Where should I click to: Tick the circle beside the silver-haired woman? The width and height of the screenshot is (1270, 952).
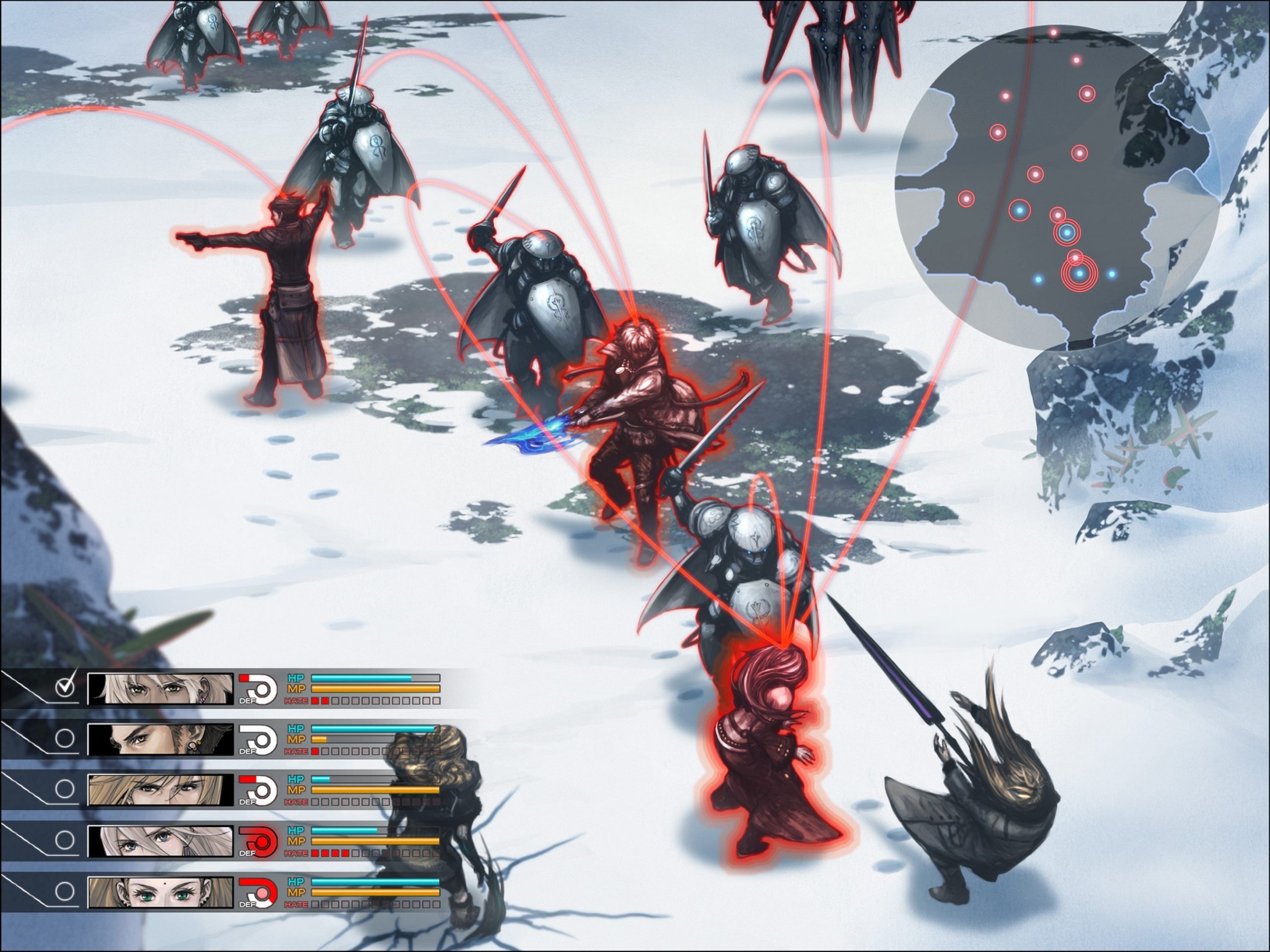[65, 840]
